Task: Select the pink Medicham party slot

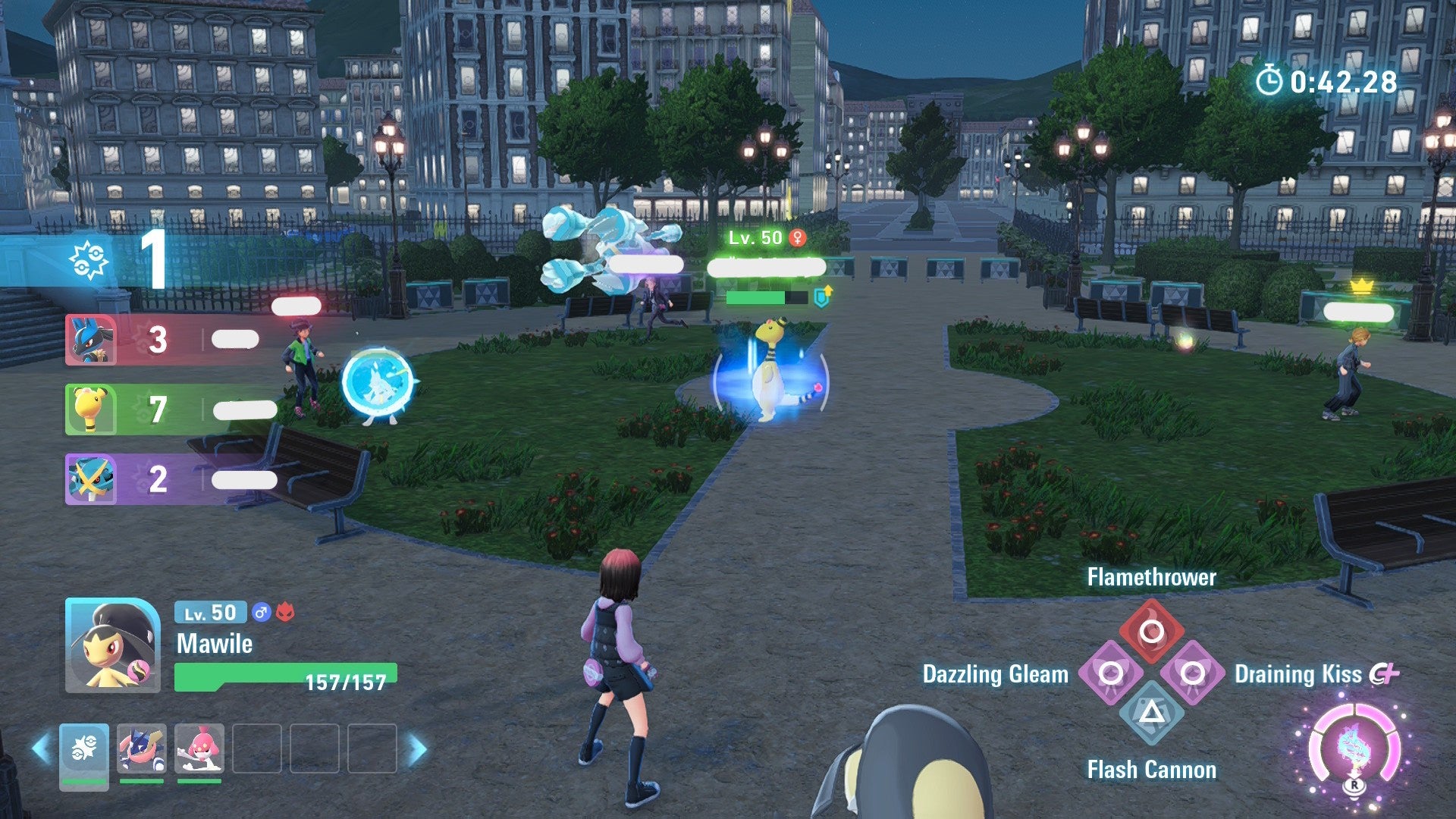Action: coord(199,748)
